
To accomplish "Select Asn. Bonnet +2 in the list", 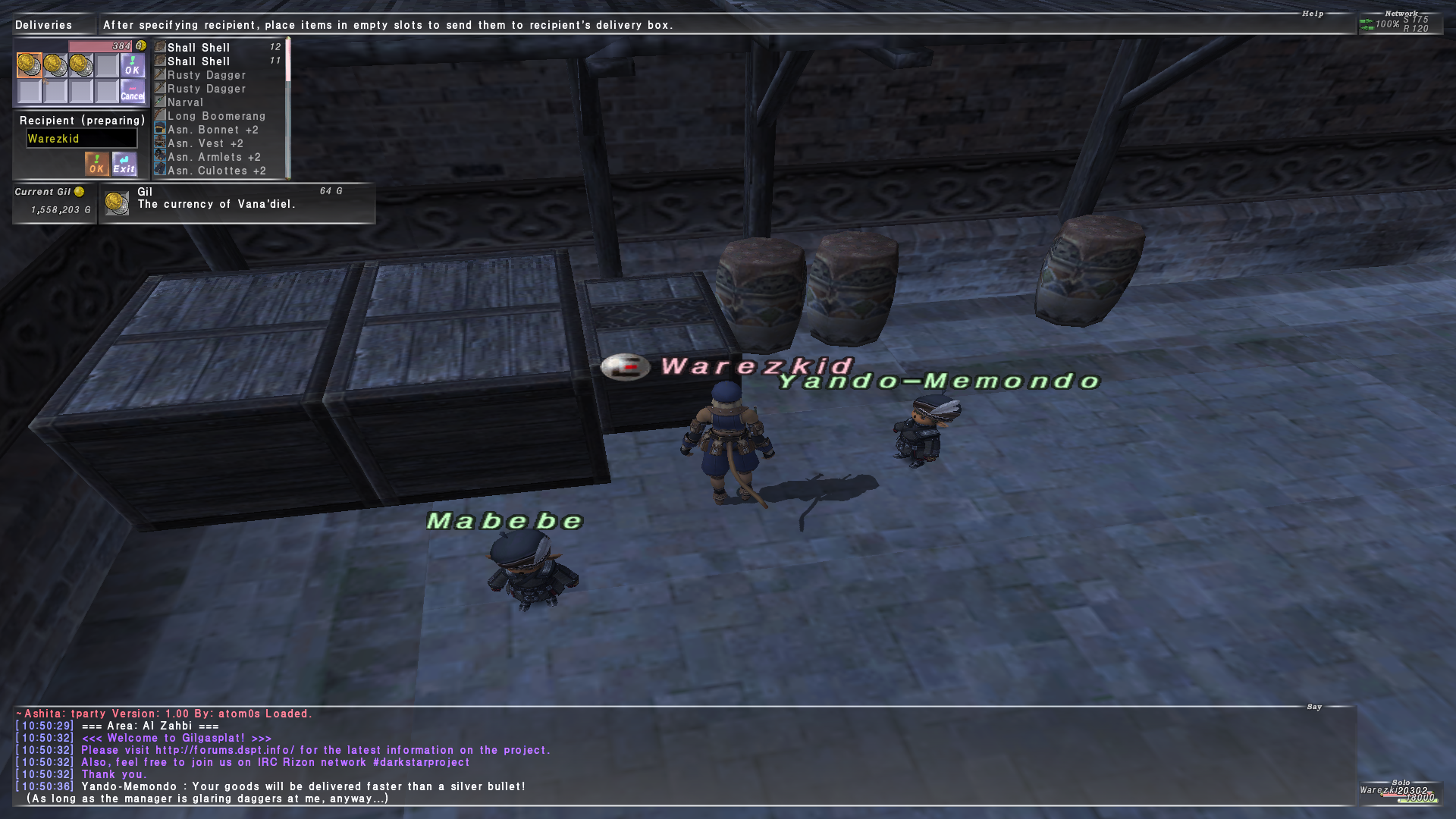I will tap(213, 130).
